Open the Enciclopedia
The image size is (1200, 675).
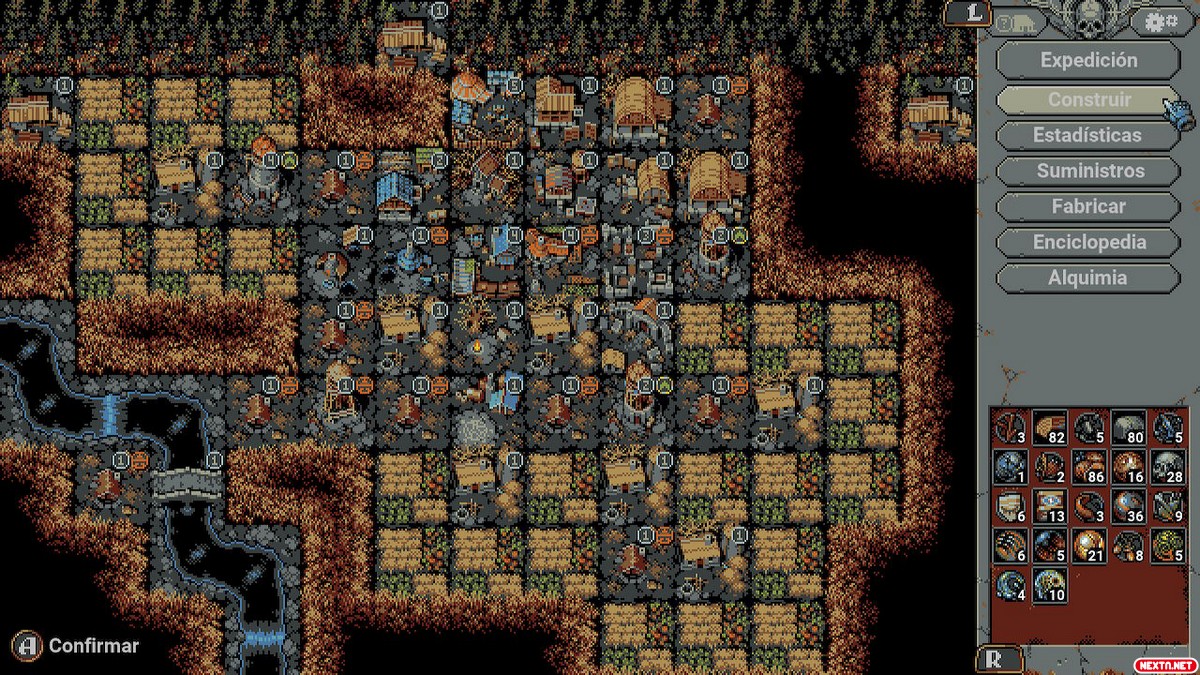tap(1088, 243)
